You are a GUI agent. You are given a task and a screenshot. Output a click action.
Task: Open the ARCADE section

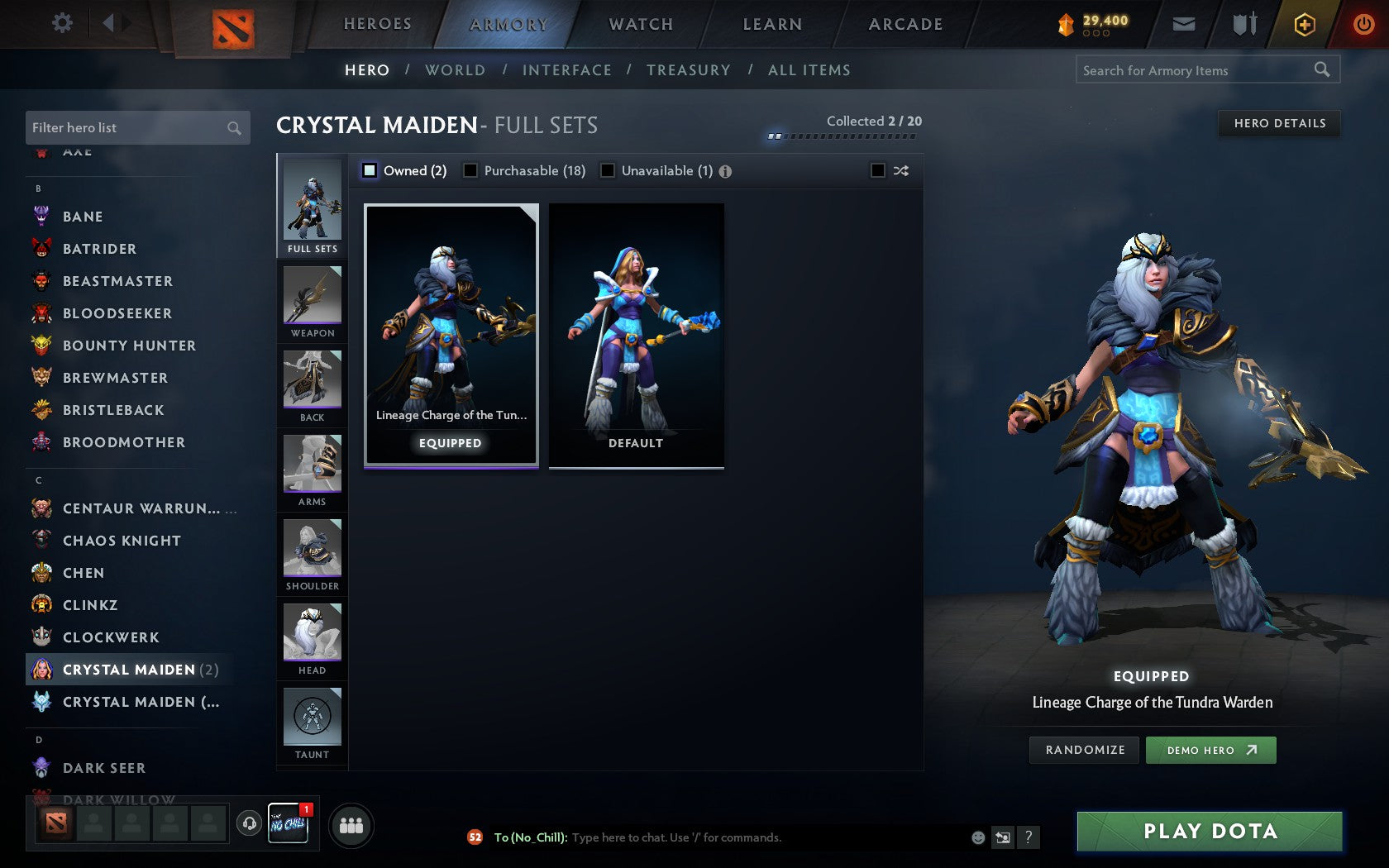(904, 24)
